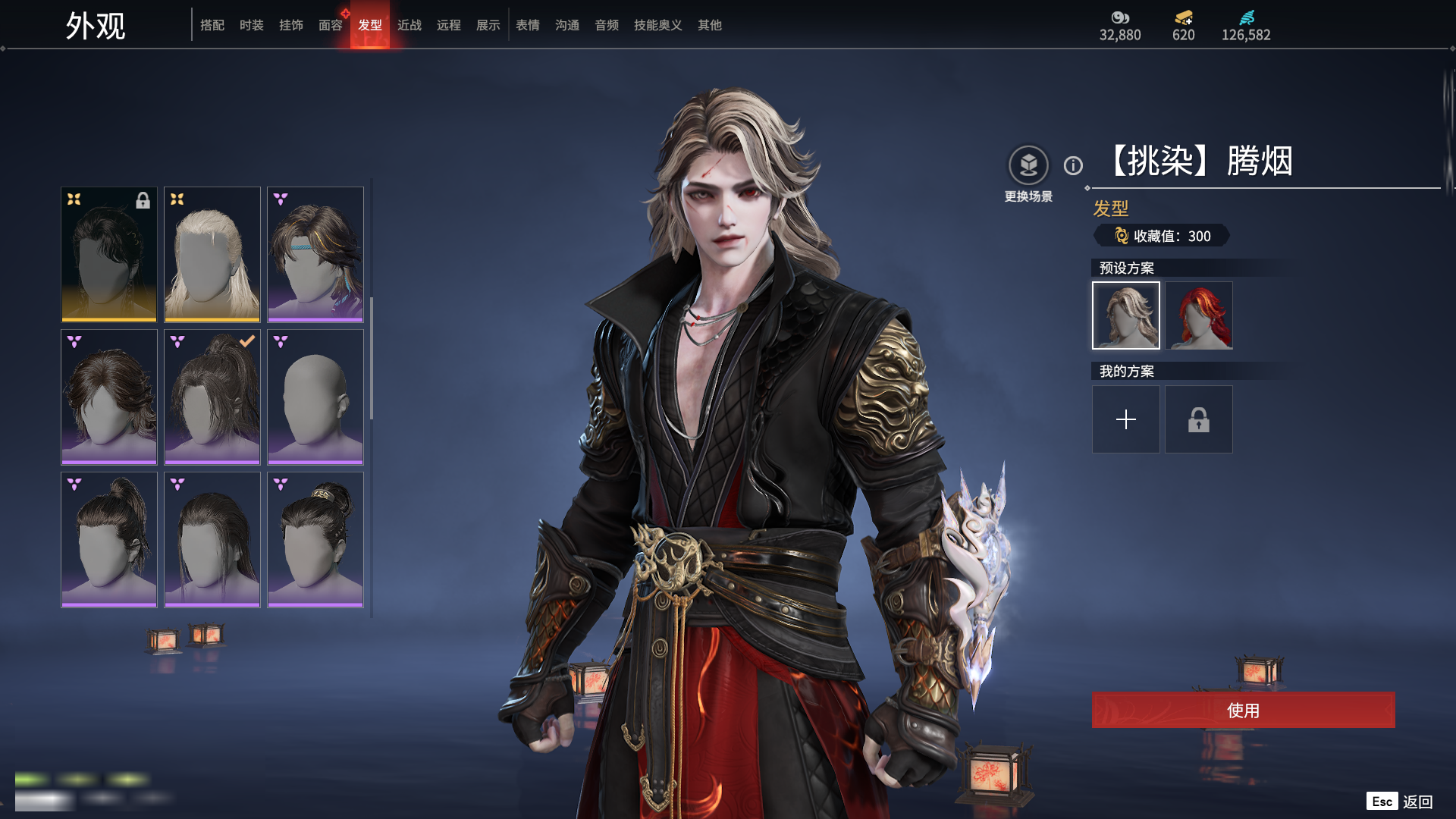Image resolution: width=1456 pixels, height=819 pixels.
Task: Switch to the 表情 emotes tab
Action: coord(528,25)
